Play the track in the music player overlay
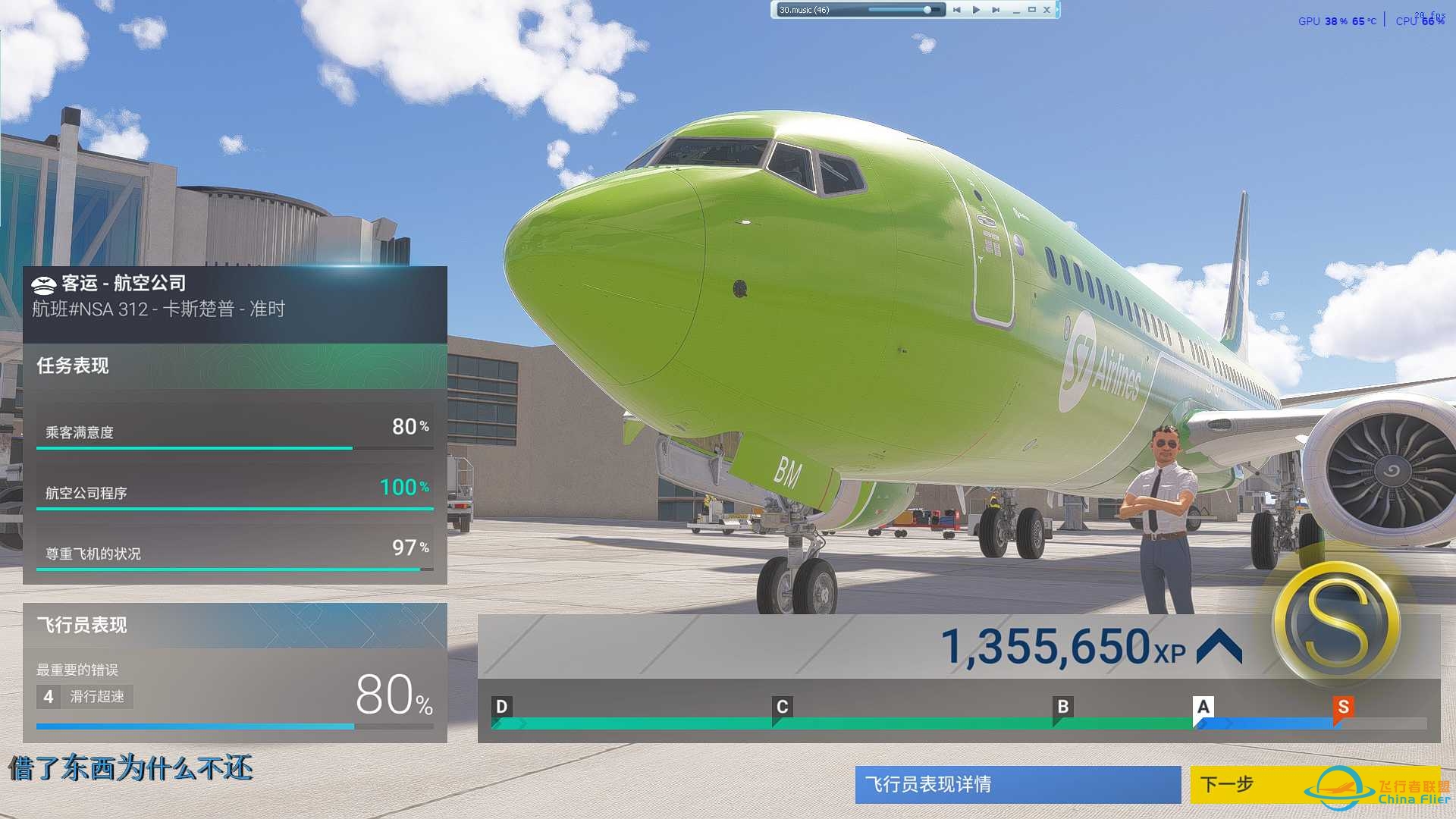This screenshot has height=819, width=1456. click(976, 10)
